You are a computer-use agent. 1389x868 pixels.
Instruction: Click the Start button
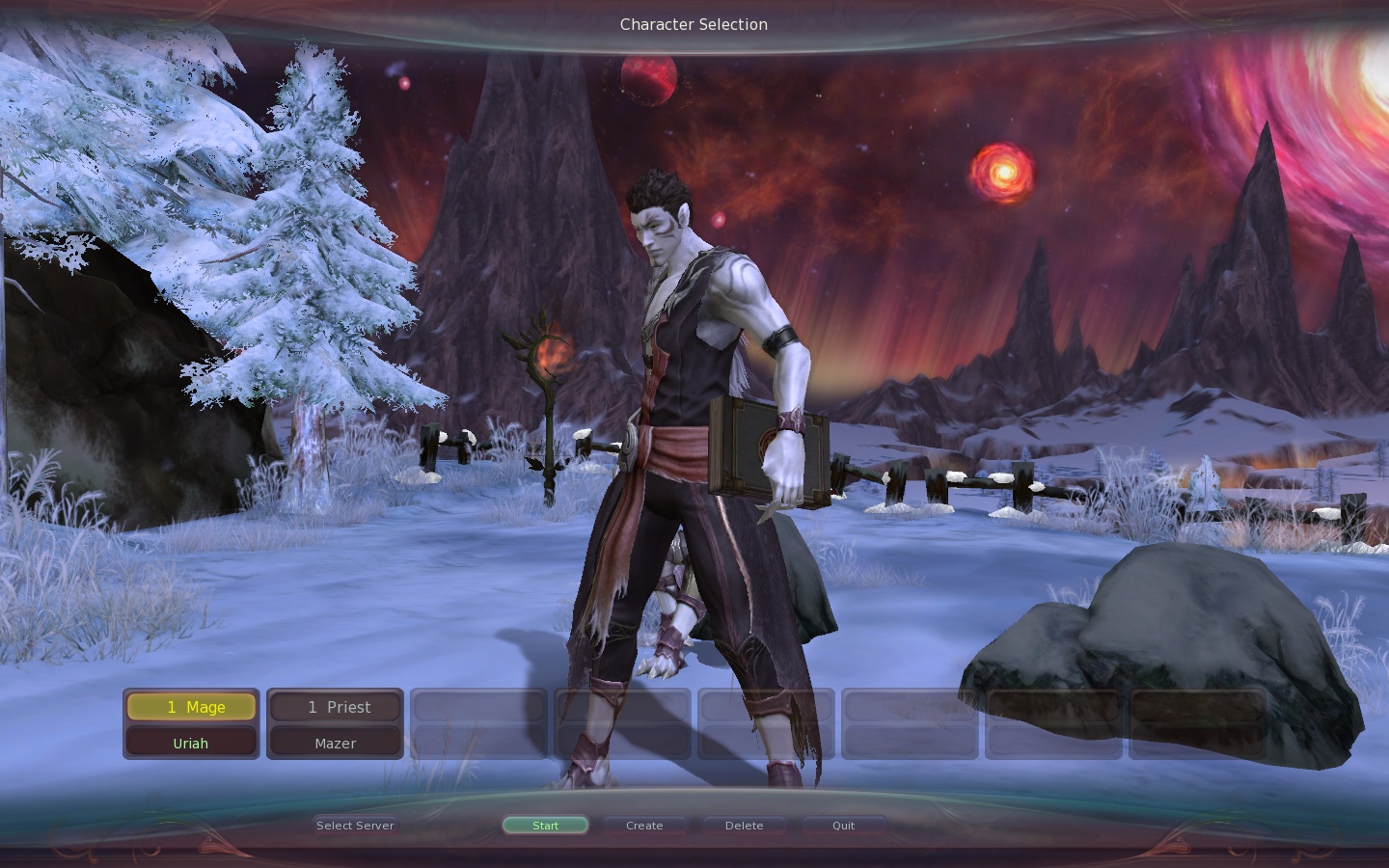(x=545, y=826)
